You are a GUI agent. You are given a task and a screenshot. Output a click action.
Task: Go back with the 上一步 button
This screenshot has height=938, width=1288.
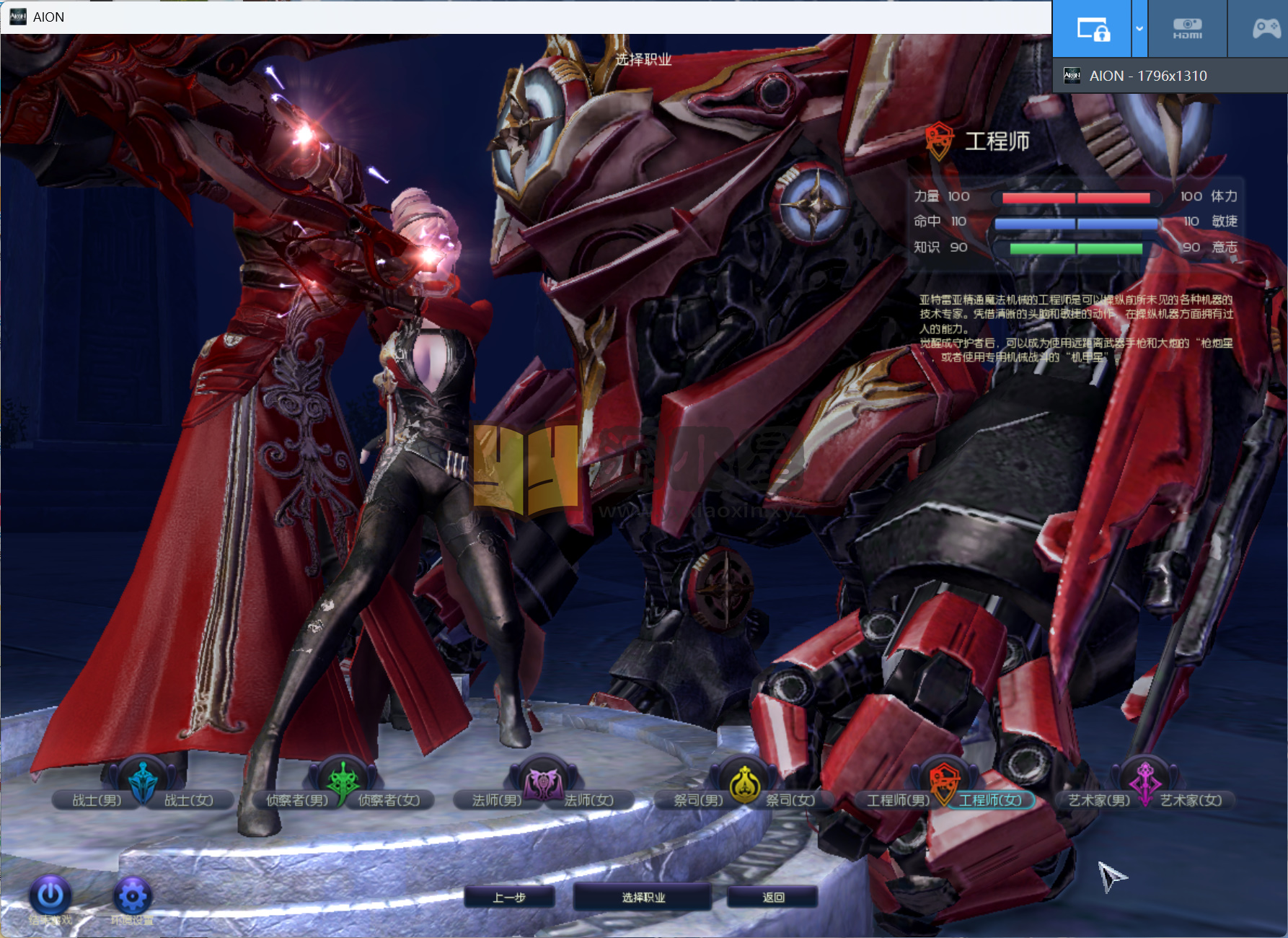coord(509,898)
